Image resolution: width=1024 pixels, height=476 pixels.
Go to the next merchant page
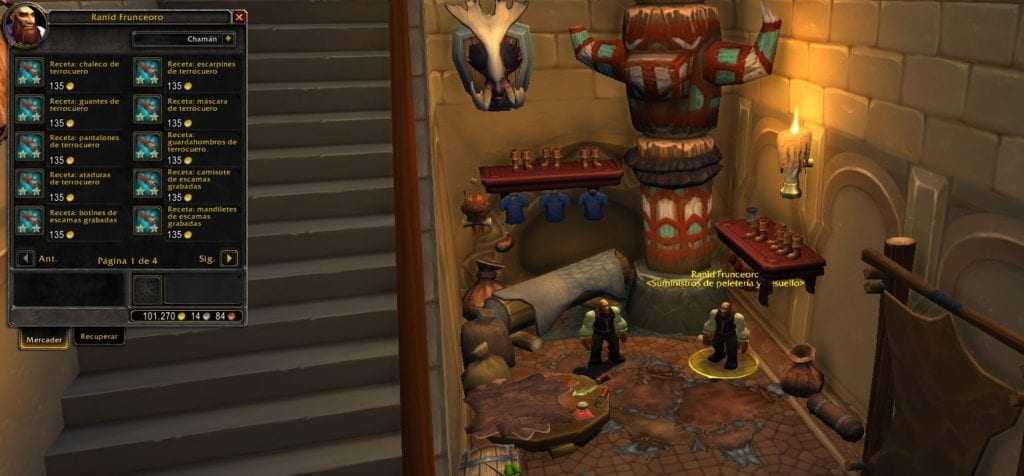[x=229, y=258]
